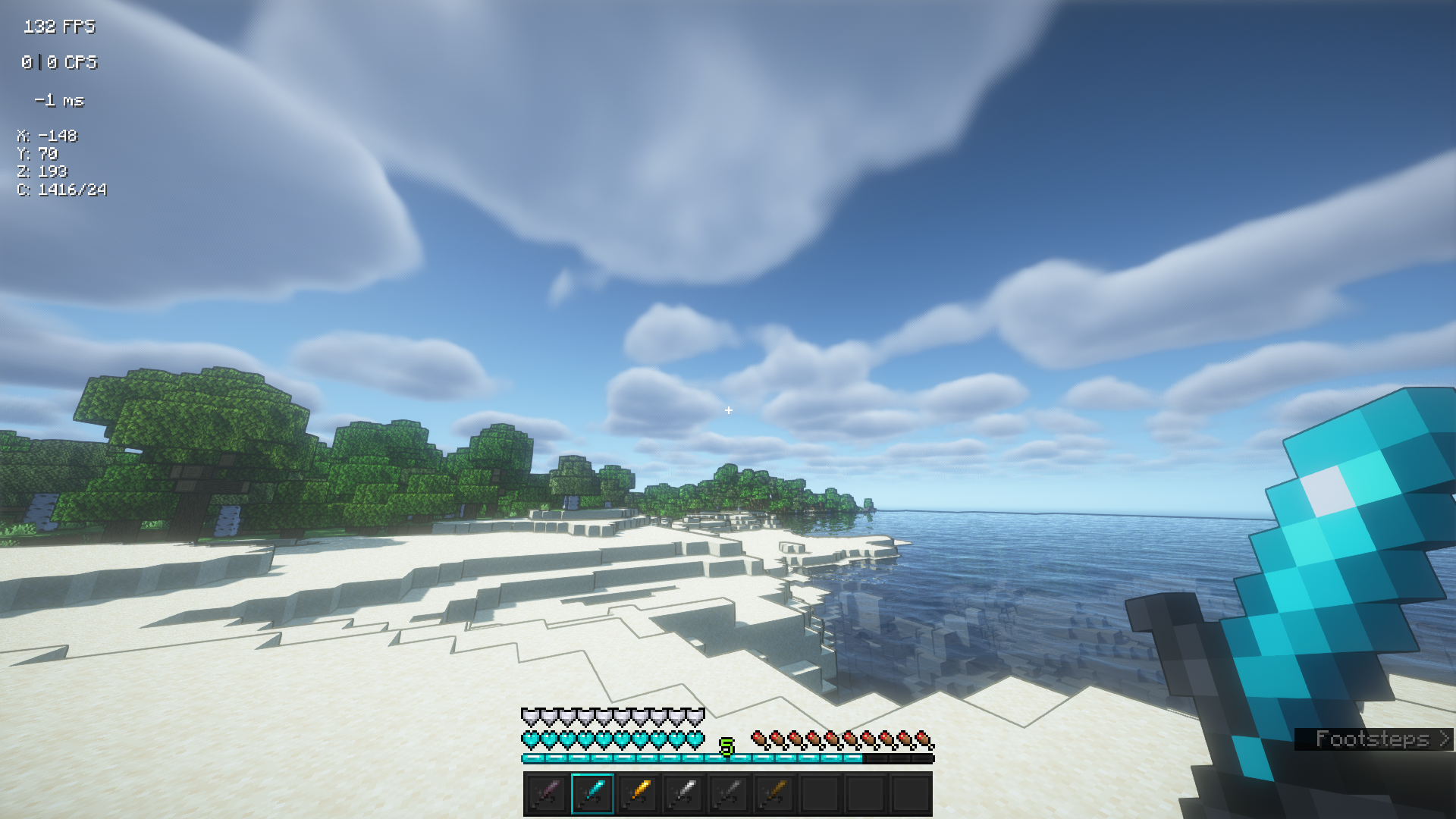Select the wooden sword hotbar slot

(x=774, y=793)
